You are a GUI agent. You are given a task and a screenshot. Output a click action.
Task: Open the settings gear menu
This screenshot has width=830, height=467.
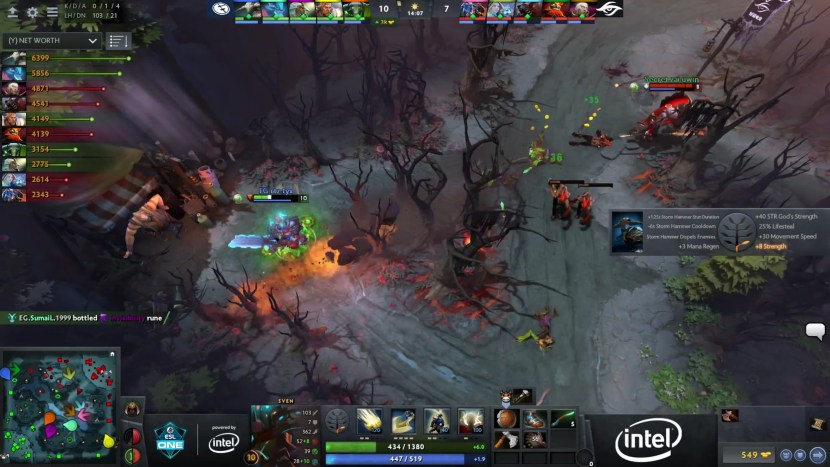32,12
